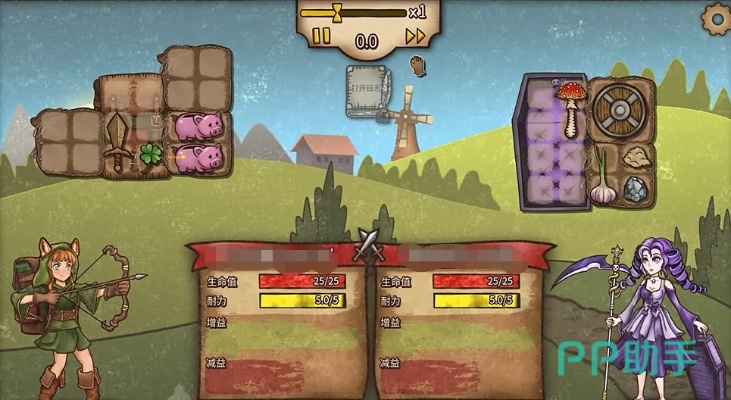Viewport: 731px width, 400px height.
Task: Select the four-leaf clover item
Action: (150, 156)
